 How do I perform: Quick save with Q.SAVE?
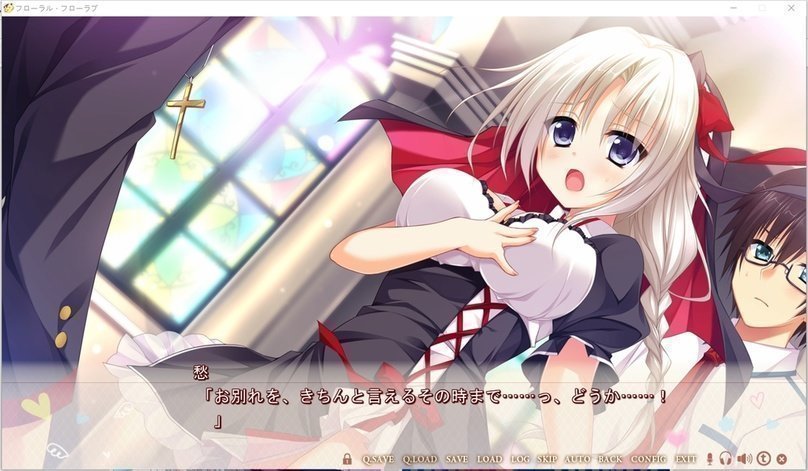(378, 459)
